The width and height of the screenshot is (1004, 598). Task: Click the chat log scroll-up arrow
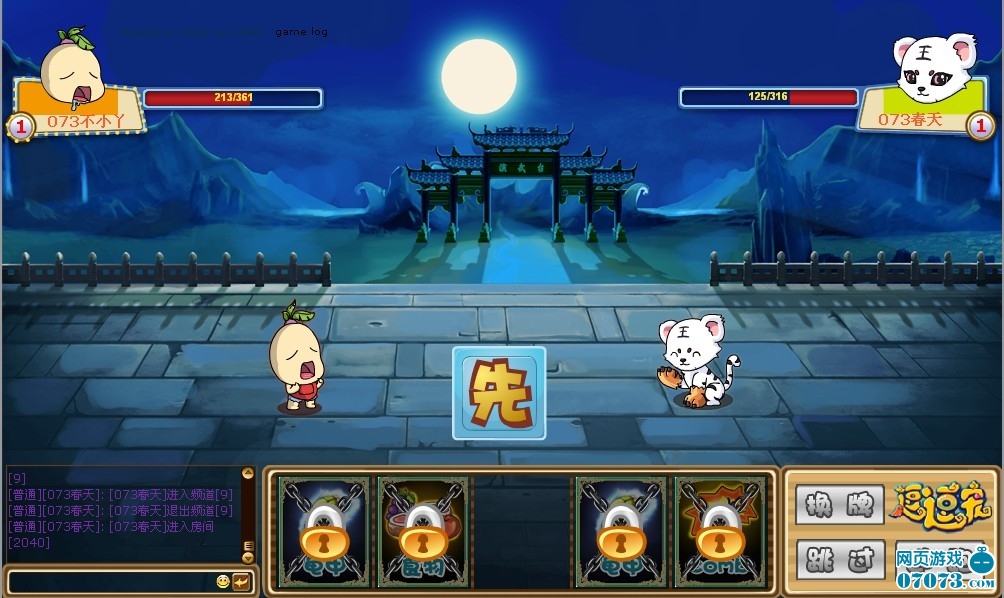click(x=247, y=473)
